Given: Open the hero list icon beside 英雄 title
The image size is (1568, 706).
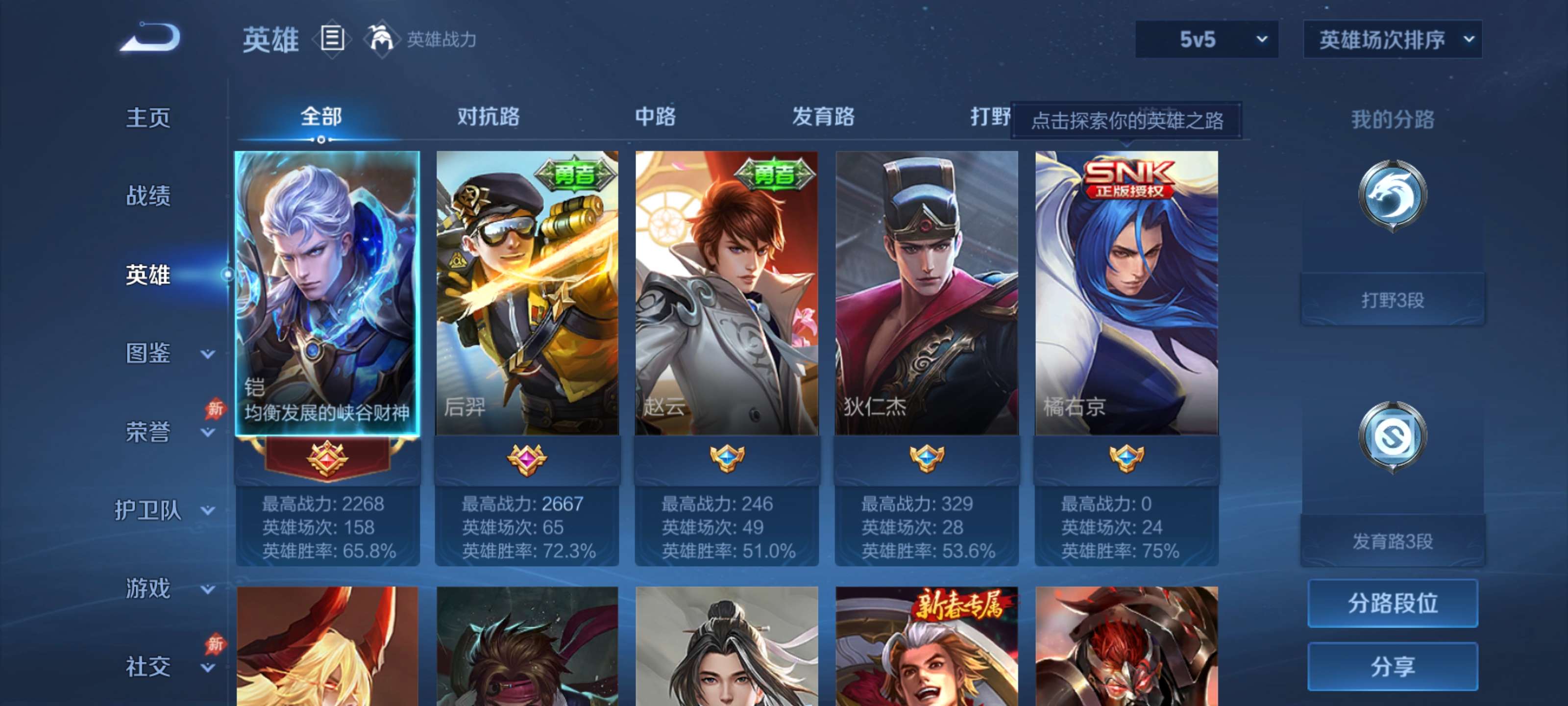Looking at the screenshot, I should (333, 39).
